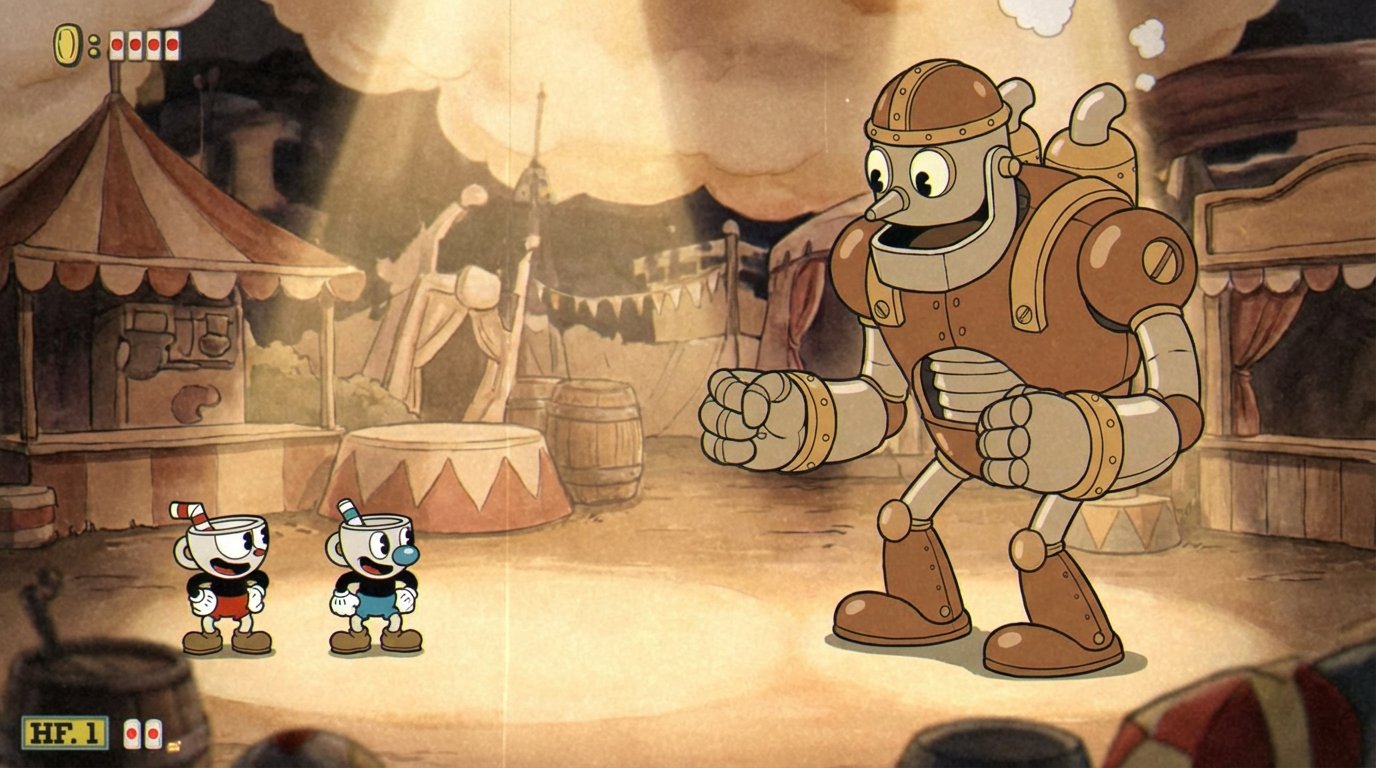
Task: Click the first super meter card
Action: [132, 734]
